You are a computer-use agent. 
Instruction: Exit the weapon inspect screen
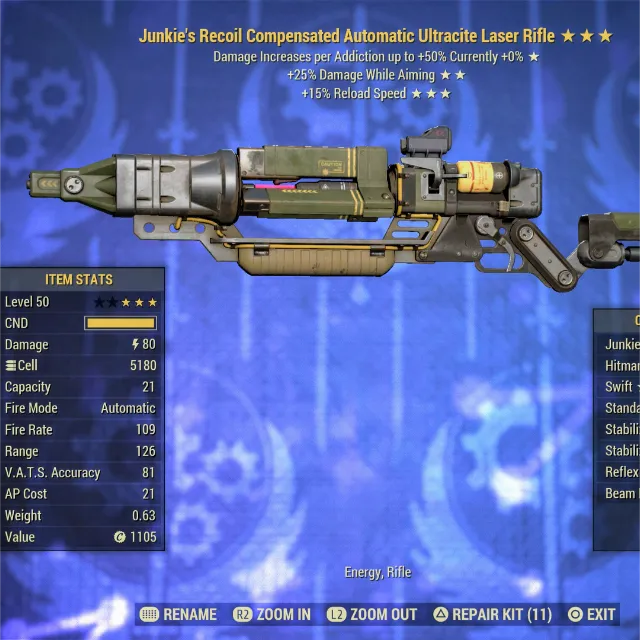click(591, 614)
